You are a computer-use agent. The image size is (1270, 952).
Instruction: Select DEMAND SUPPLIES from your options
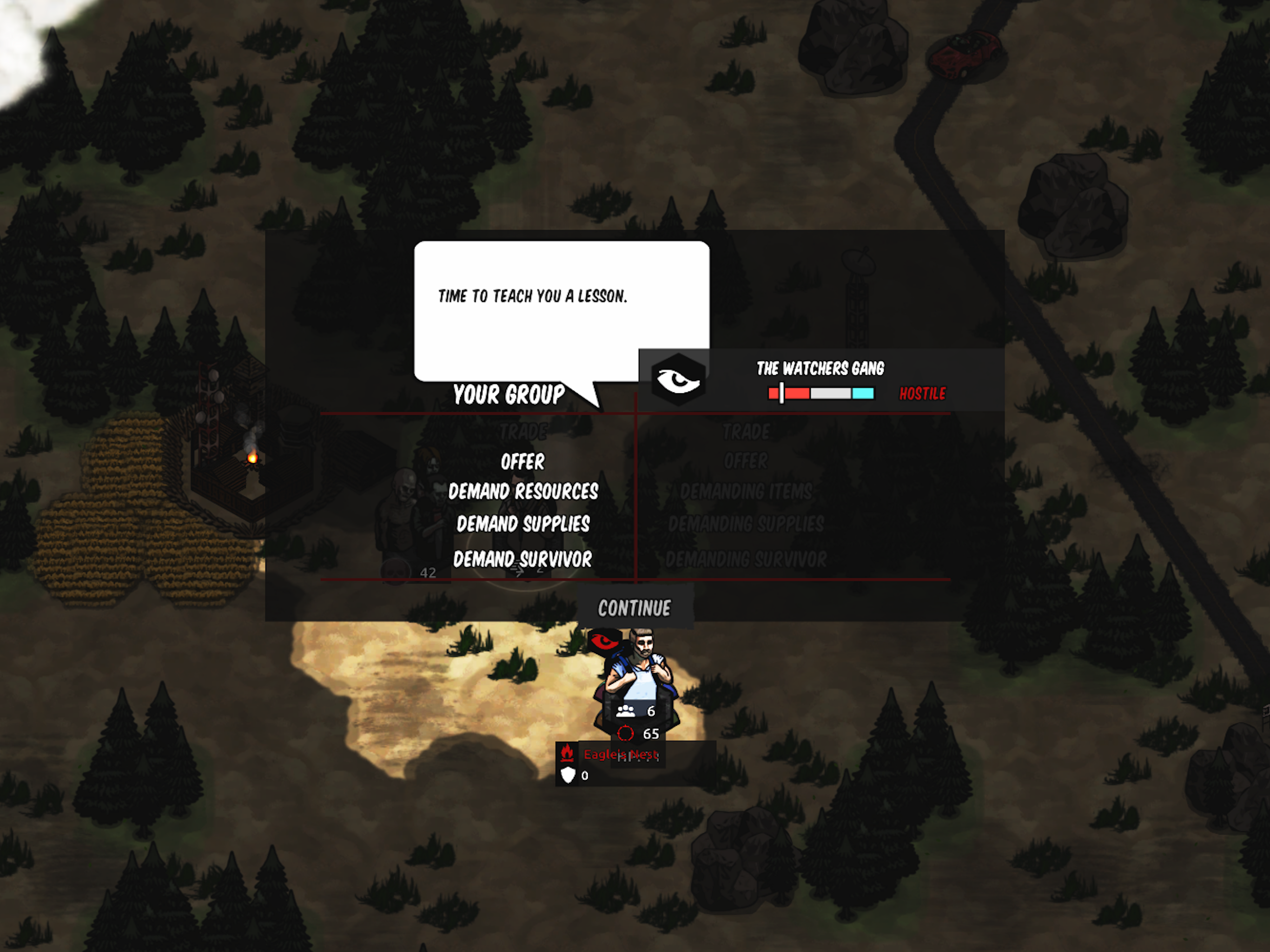coord(523,524)
